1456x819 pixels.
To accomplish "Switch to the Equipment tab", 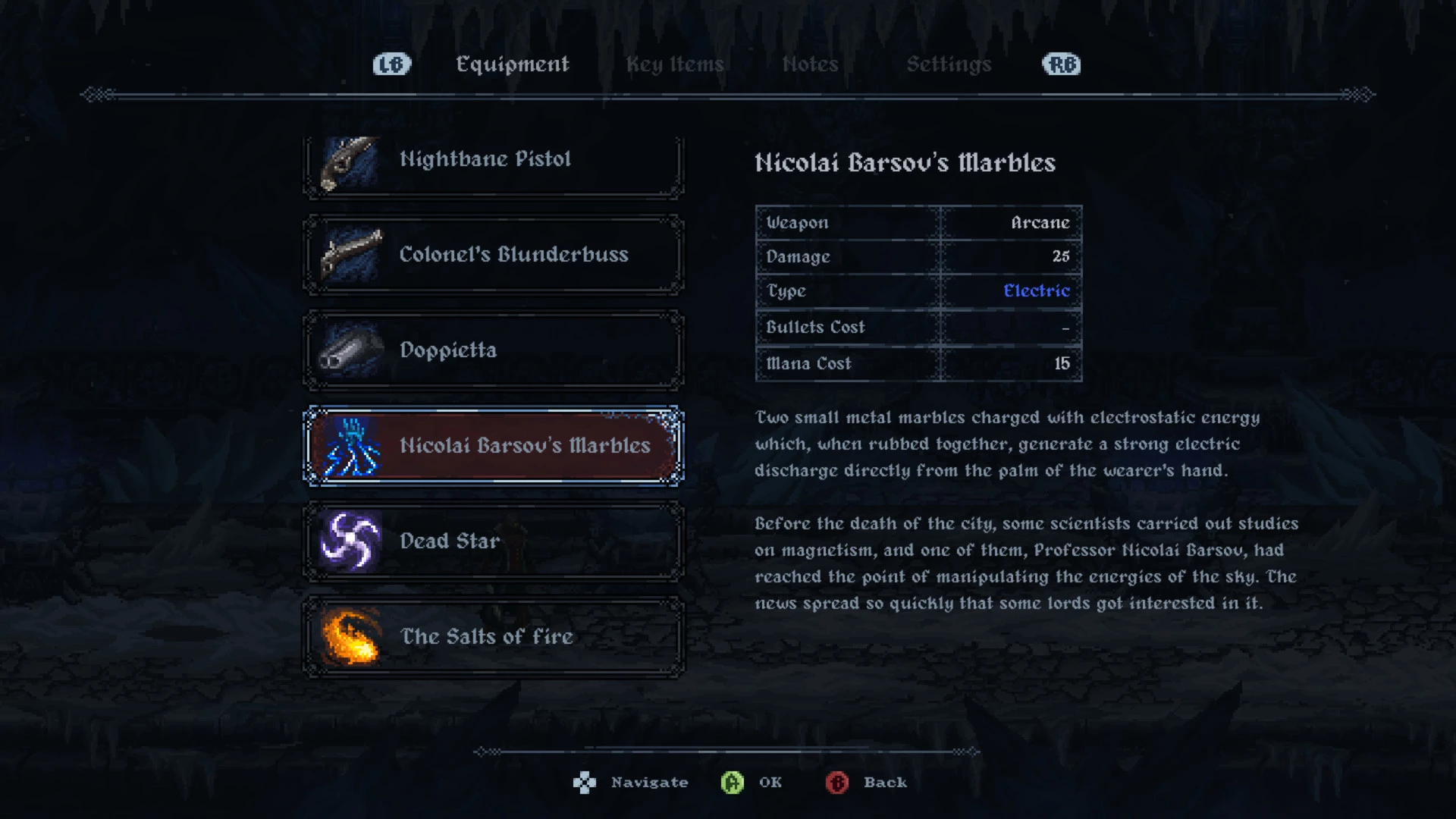I will [x=512, y=64].
